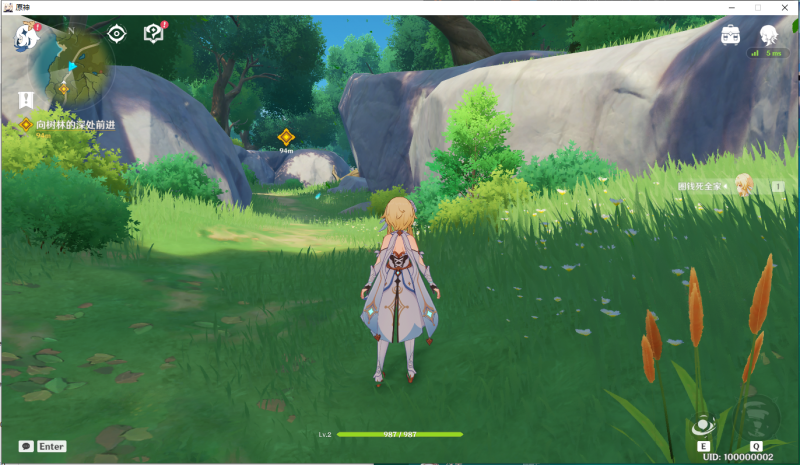800x465 pixels.
Task: Open the quest log bookmark icon
Action: pos(25,99)
